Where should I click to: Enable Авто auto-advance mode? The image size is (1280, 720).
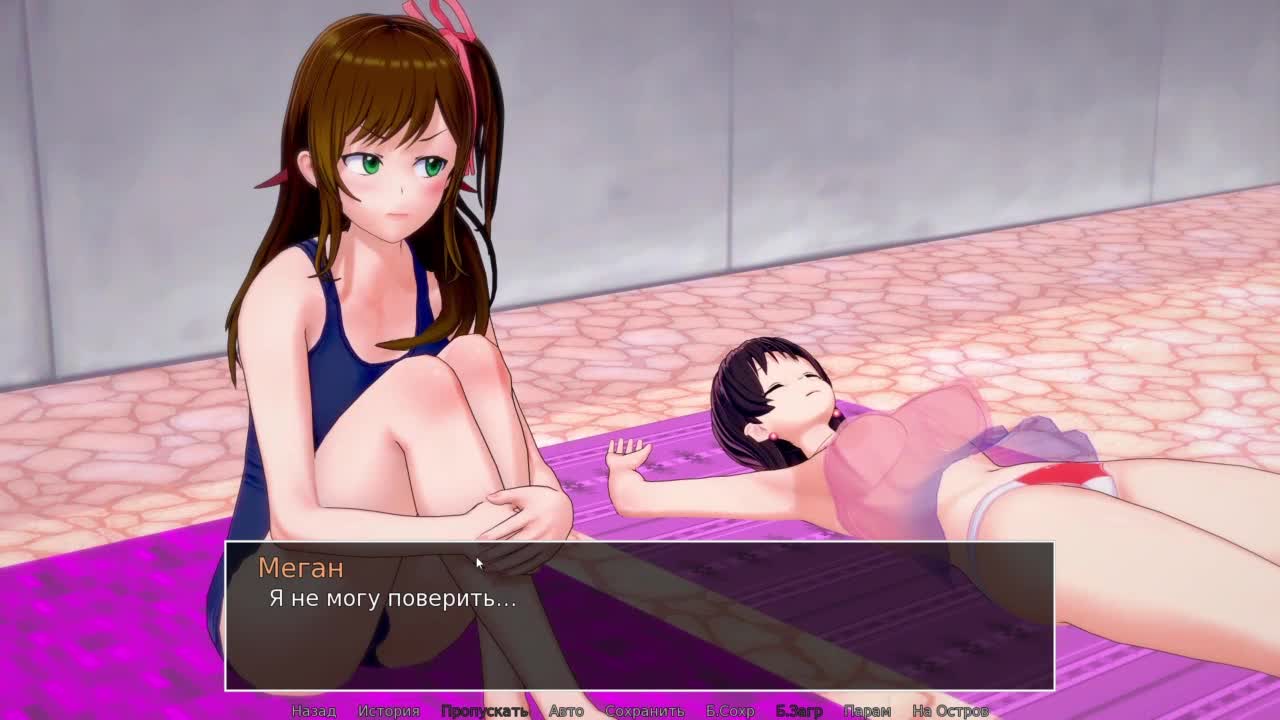tap(566, 711)
